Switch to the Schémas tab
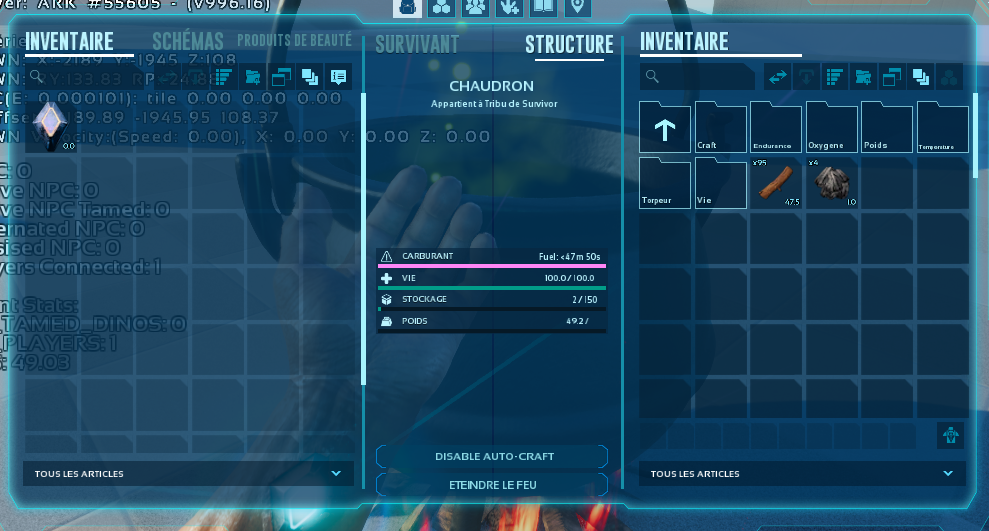The width and height of the screenshot is (989, 531). pos(190,42)
